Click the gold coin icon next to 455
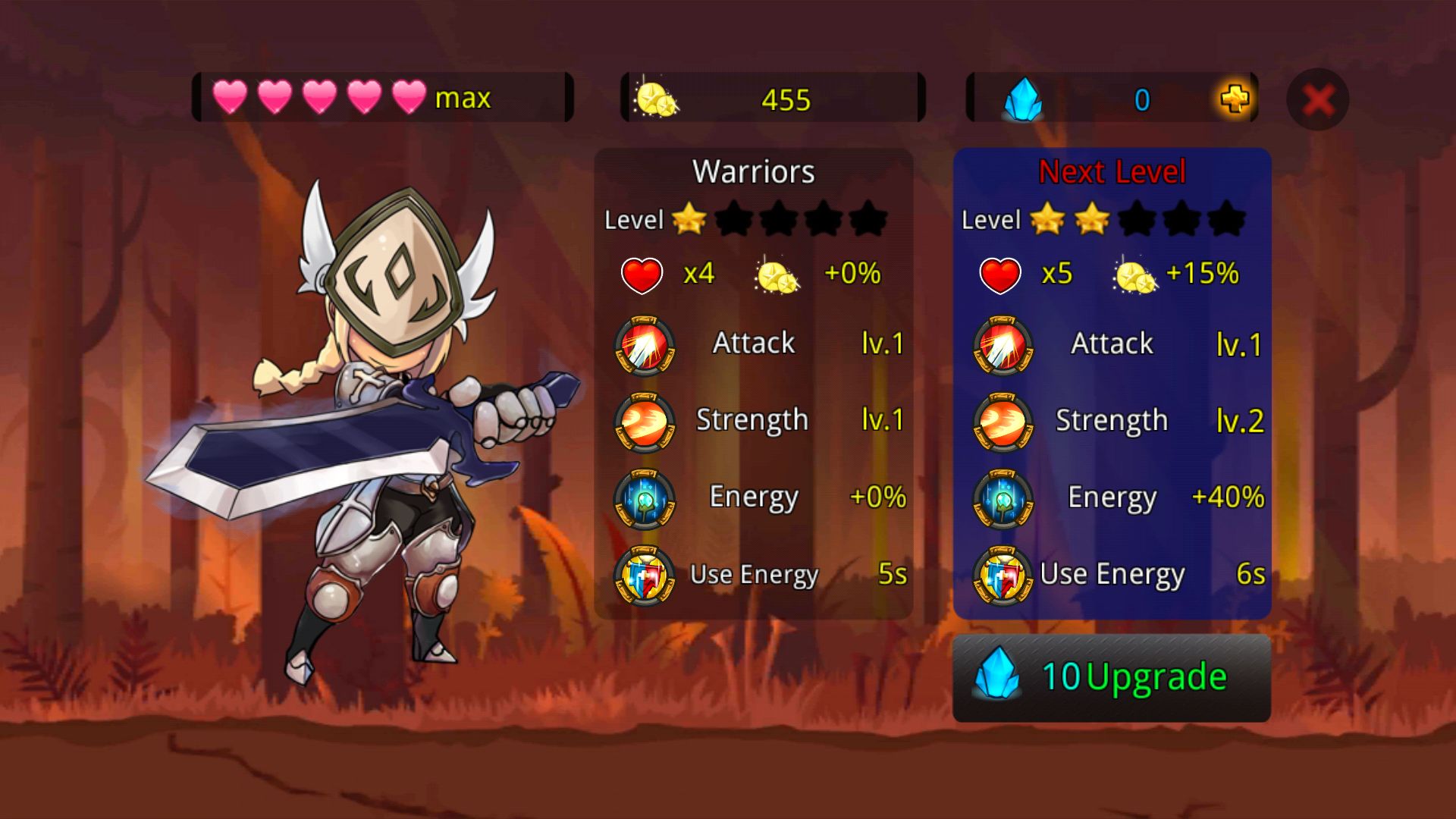Screen dimensions: 1456x819 click(656, 99)
